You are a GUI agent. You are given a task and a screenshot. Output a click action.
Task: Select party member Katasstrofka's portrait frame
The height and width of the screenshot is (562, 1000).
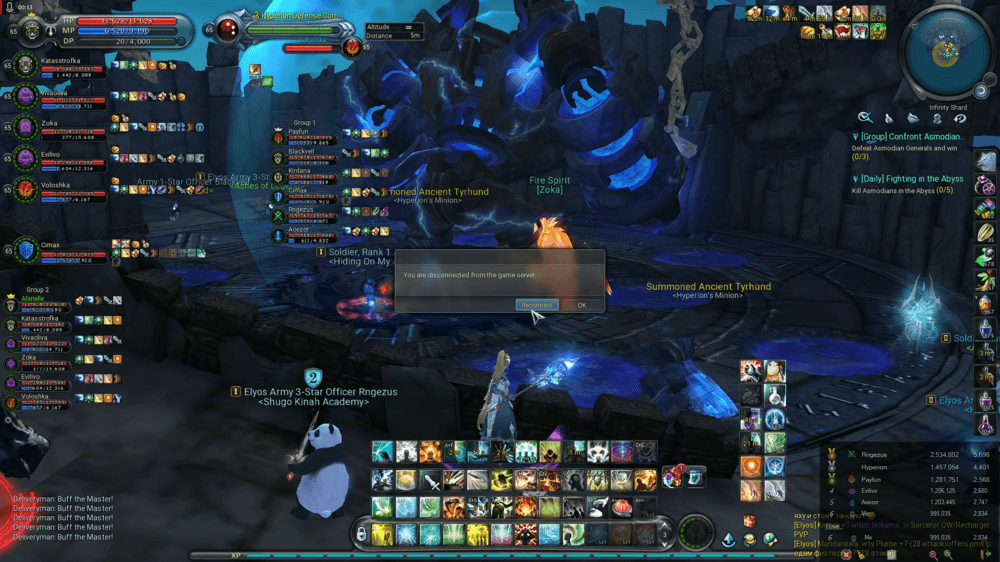[x=25, y=67]
